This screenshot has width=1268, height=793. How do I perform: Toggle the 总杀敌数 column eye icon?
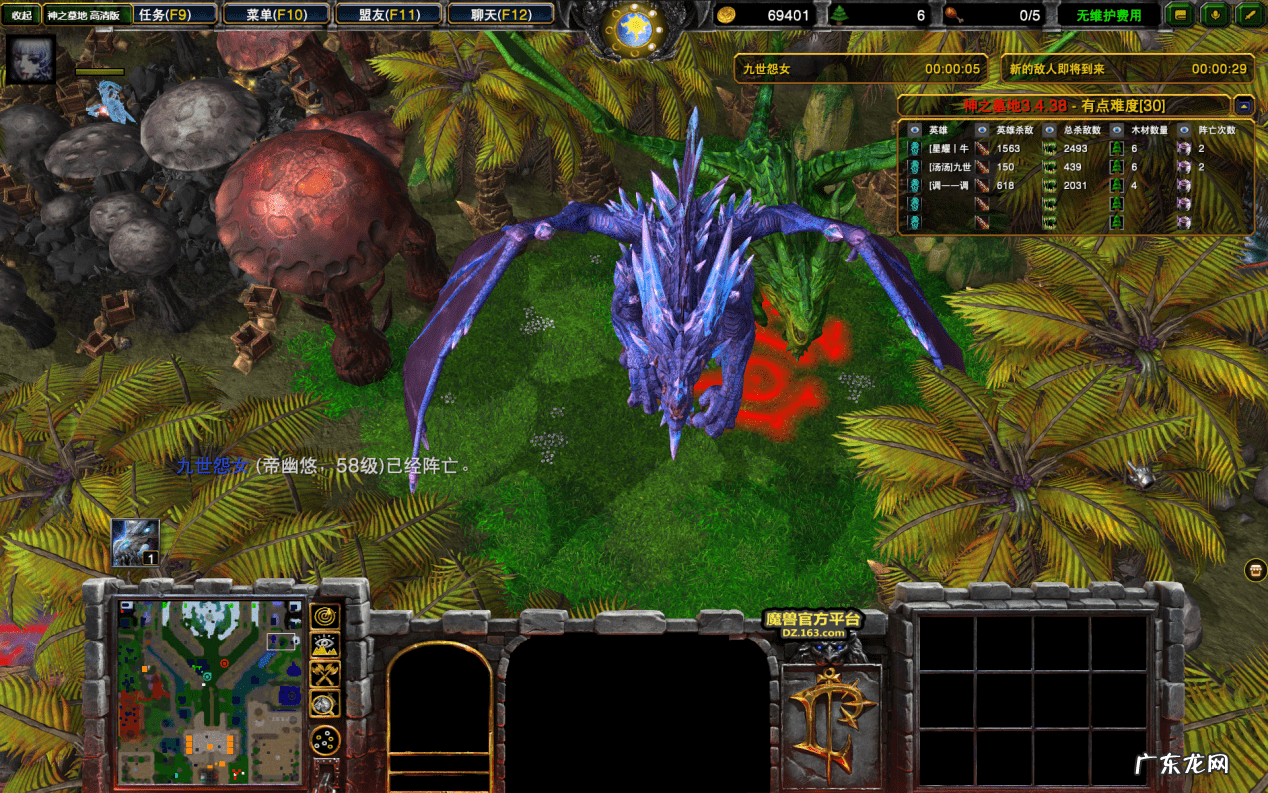(x=1049, y=130)
